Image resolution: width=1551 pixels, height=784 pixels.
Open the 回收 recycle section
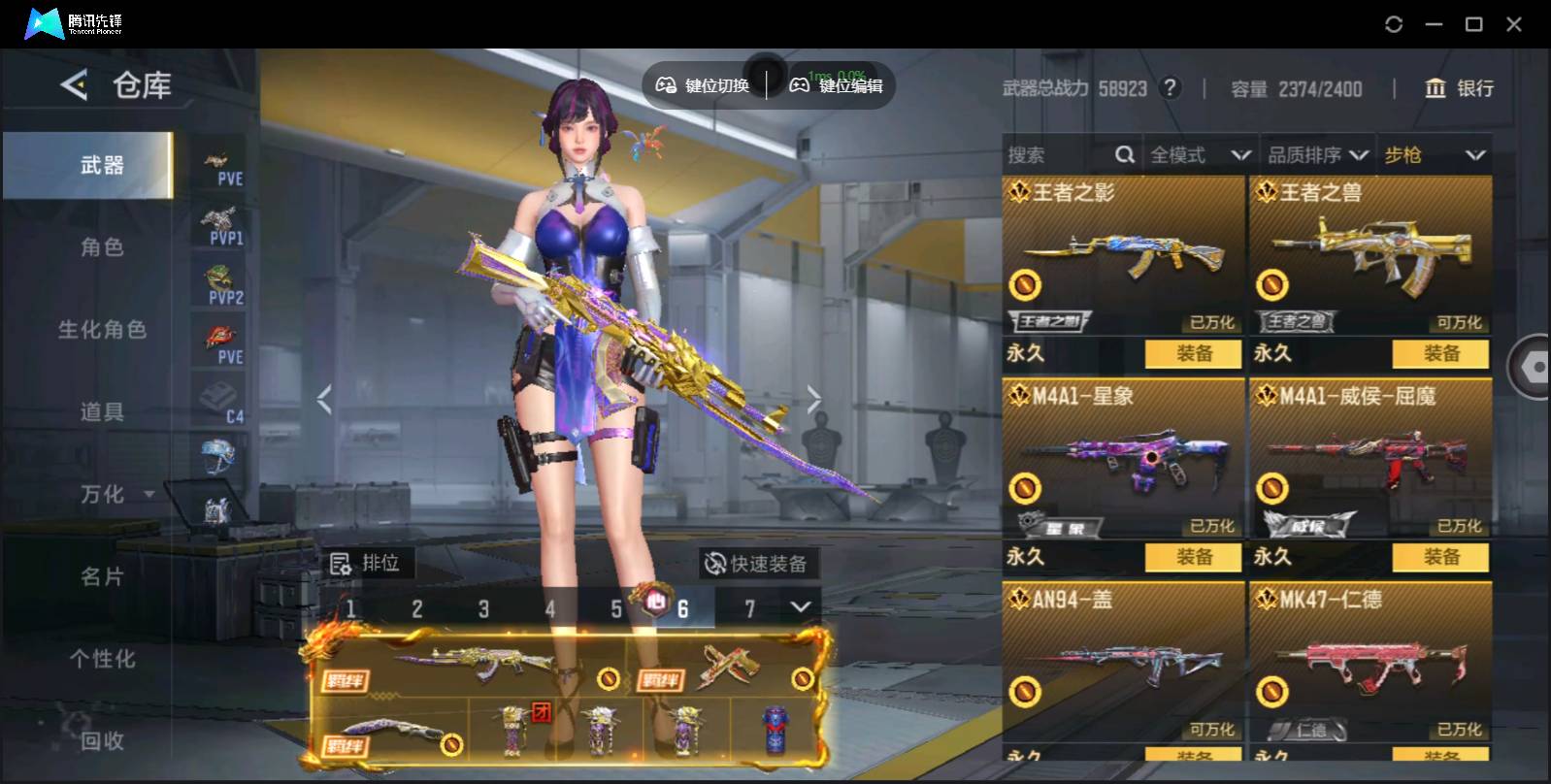click(101, 741)
